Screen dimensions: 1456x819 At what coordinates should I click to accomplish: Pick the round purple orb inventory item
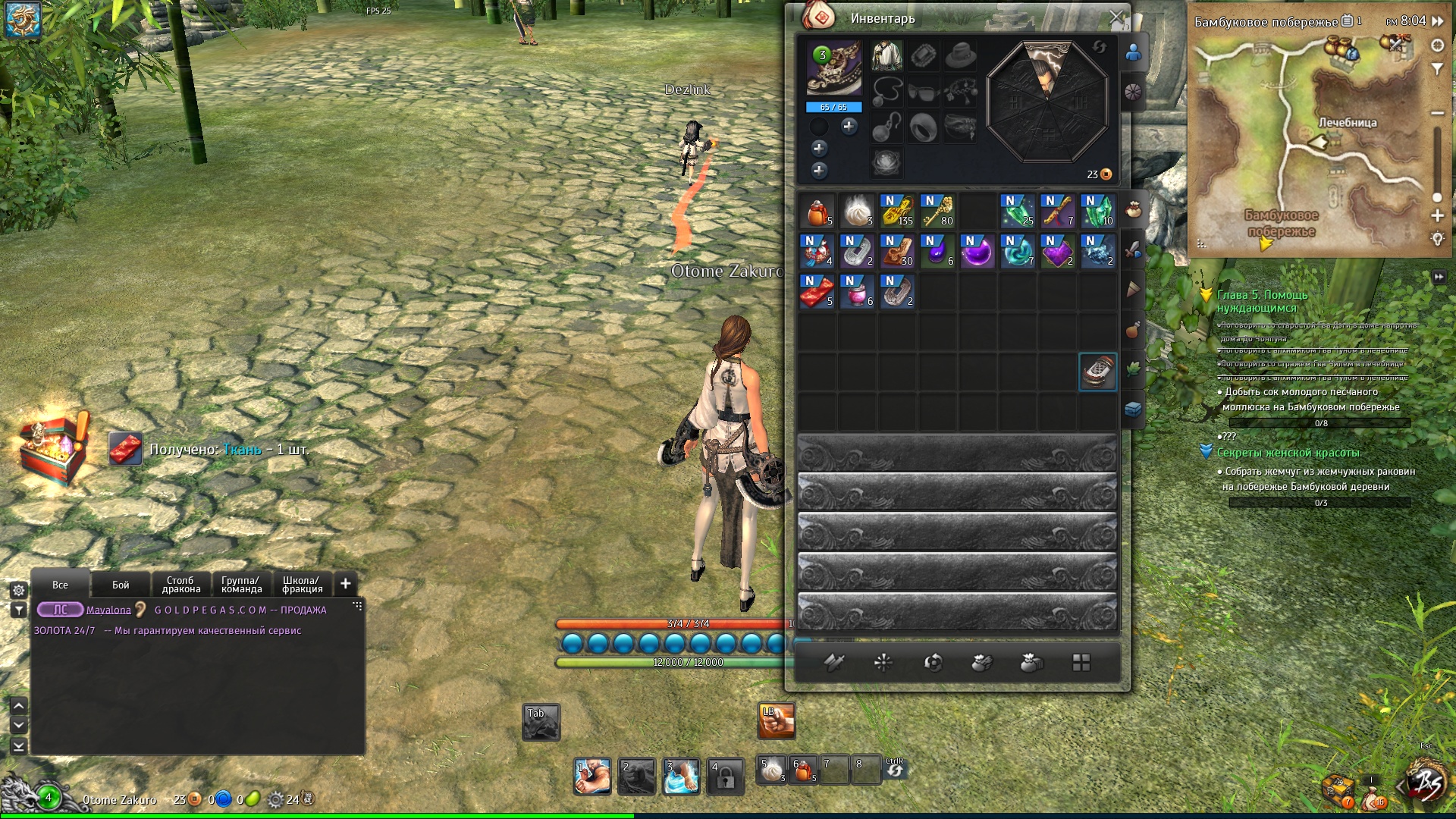click(977, 251)
